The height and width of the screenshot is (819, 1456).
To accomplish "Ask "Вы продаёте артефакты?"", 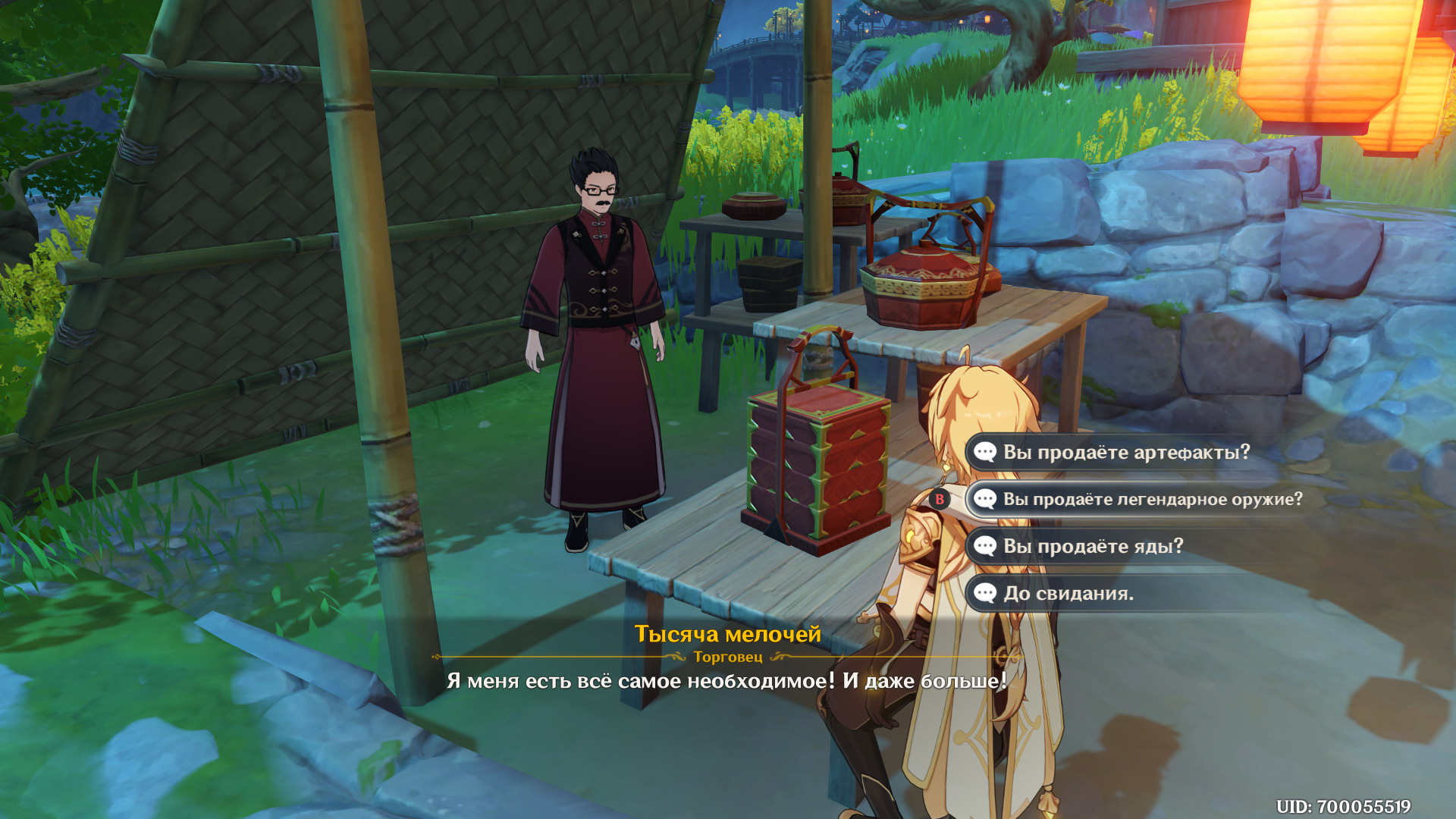I will [1125, 453].
